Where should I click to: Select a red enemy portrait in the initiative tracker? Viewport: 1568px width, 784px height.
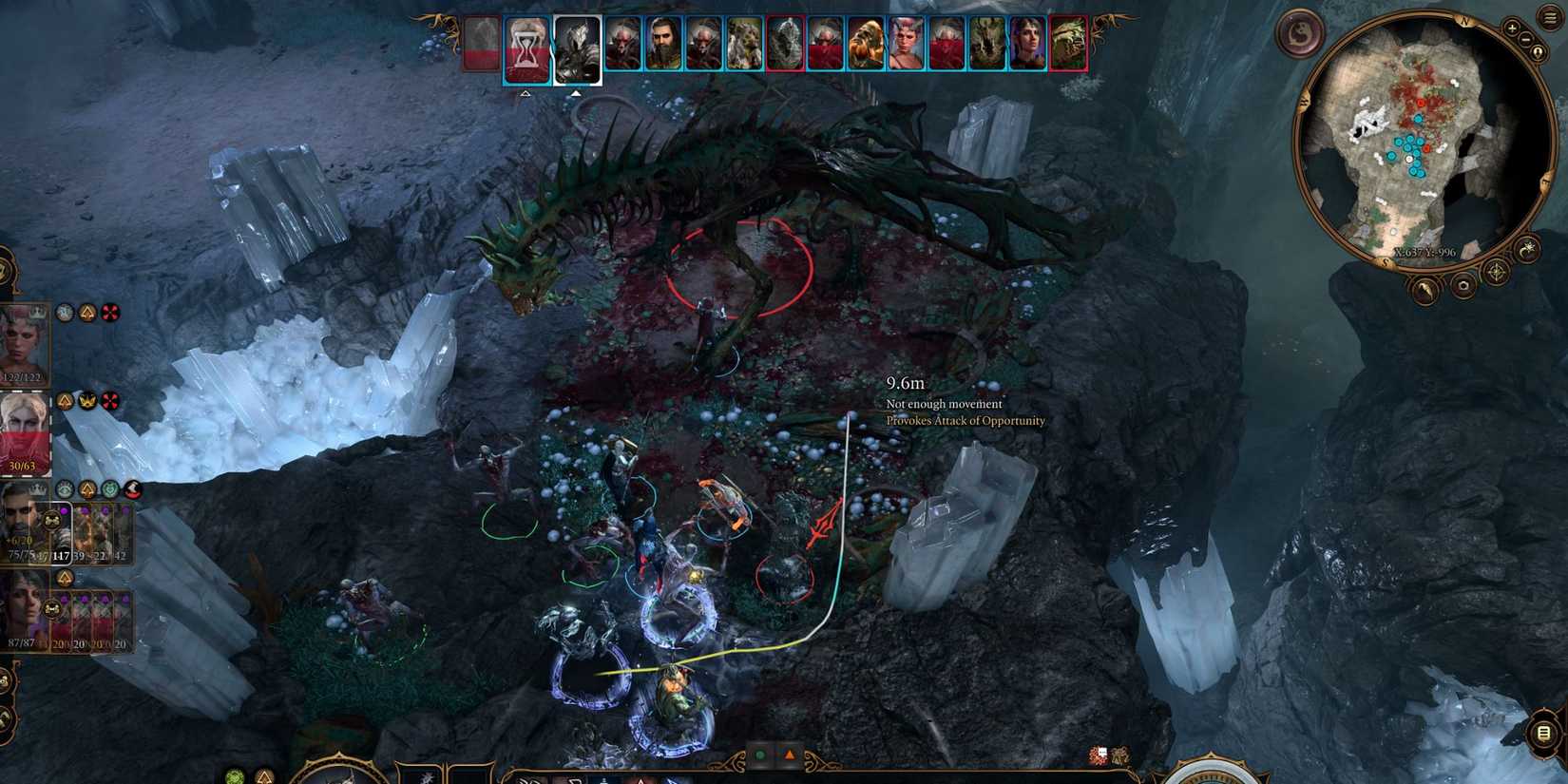click(784, 45)
